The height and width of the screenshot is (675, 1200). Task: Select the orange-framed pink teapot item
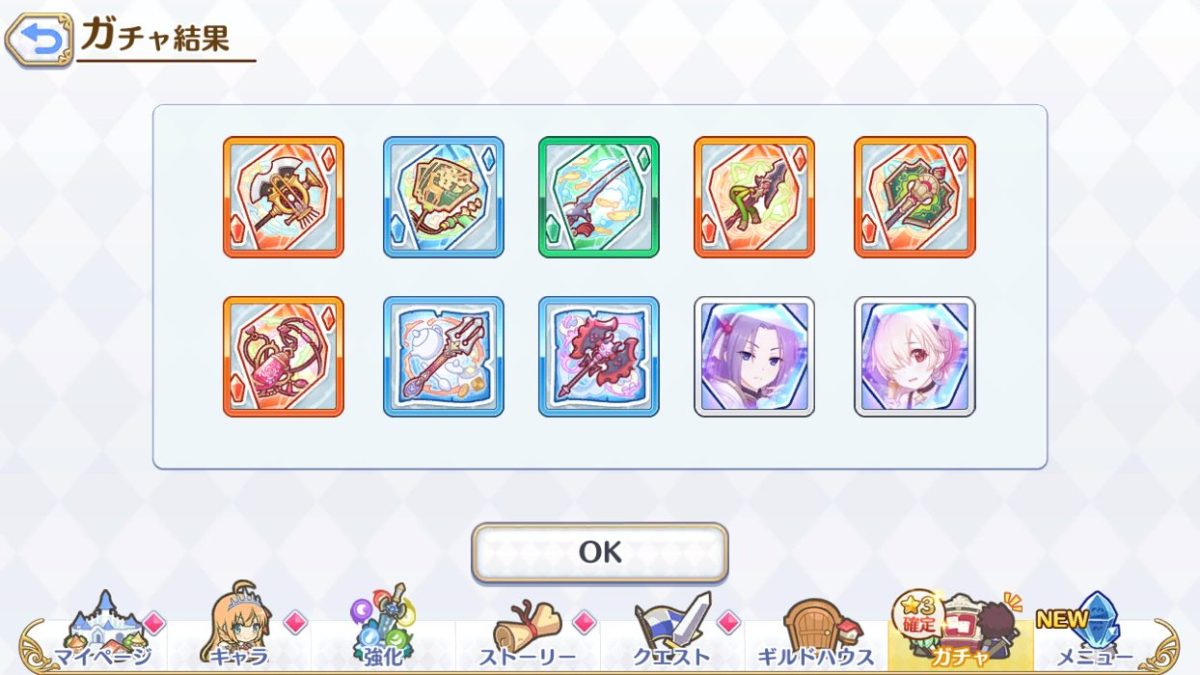pos(283,356)
